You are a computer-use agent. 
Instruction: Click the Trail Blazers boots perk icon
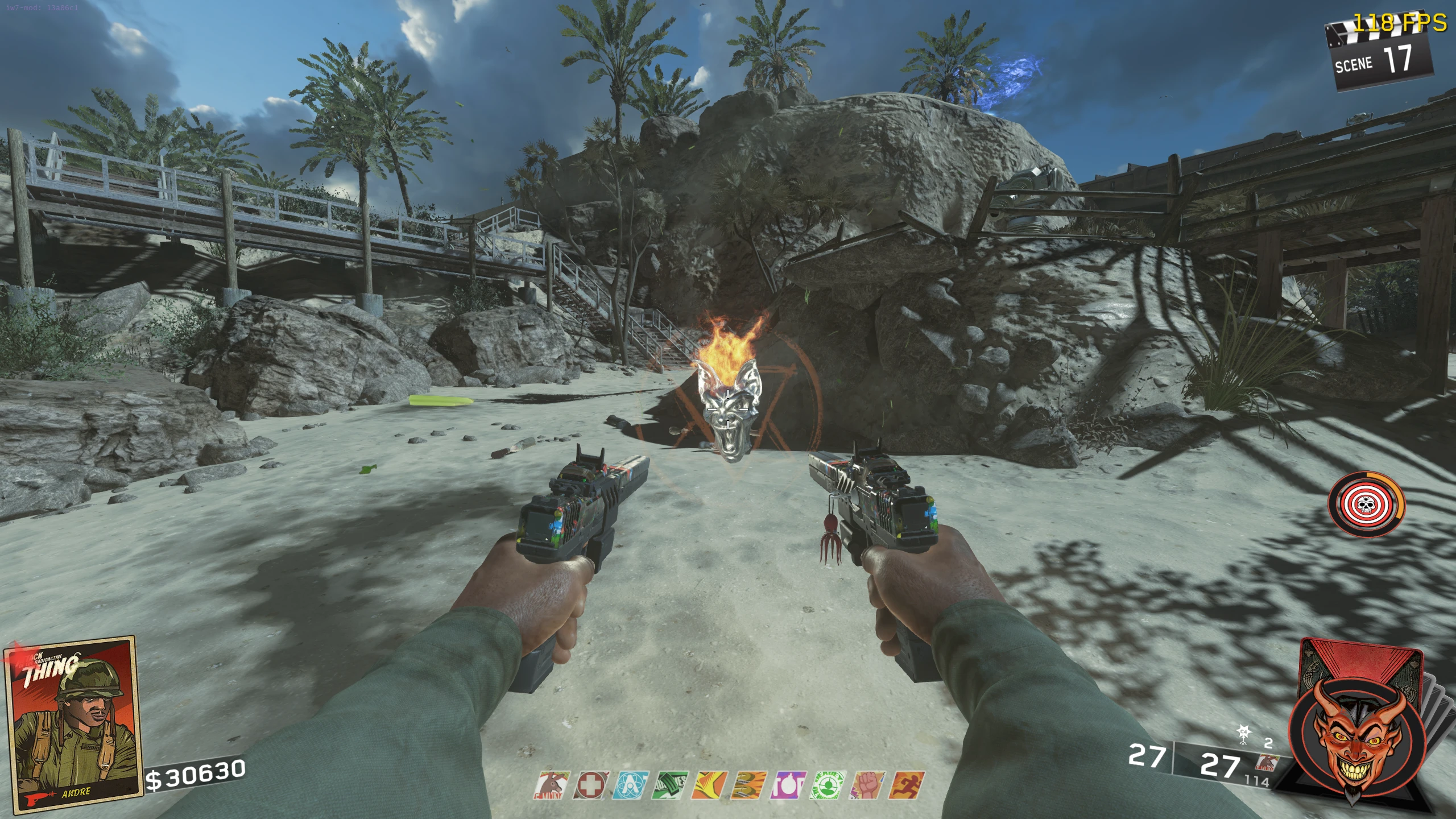pyautogui.click(x=749, y=786)
